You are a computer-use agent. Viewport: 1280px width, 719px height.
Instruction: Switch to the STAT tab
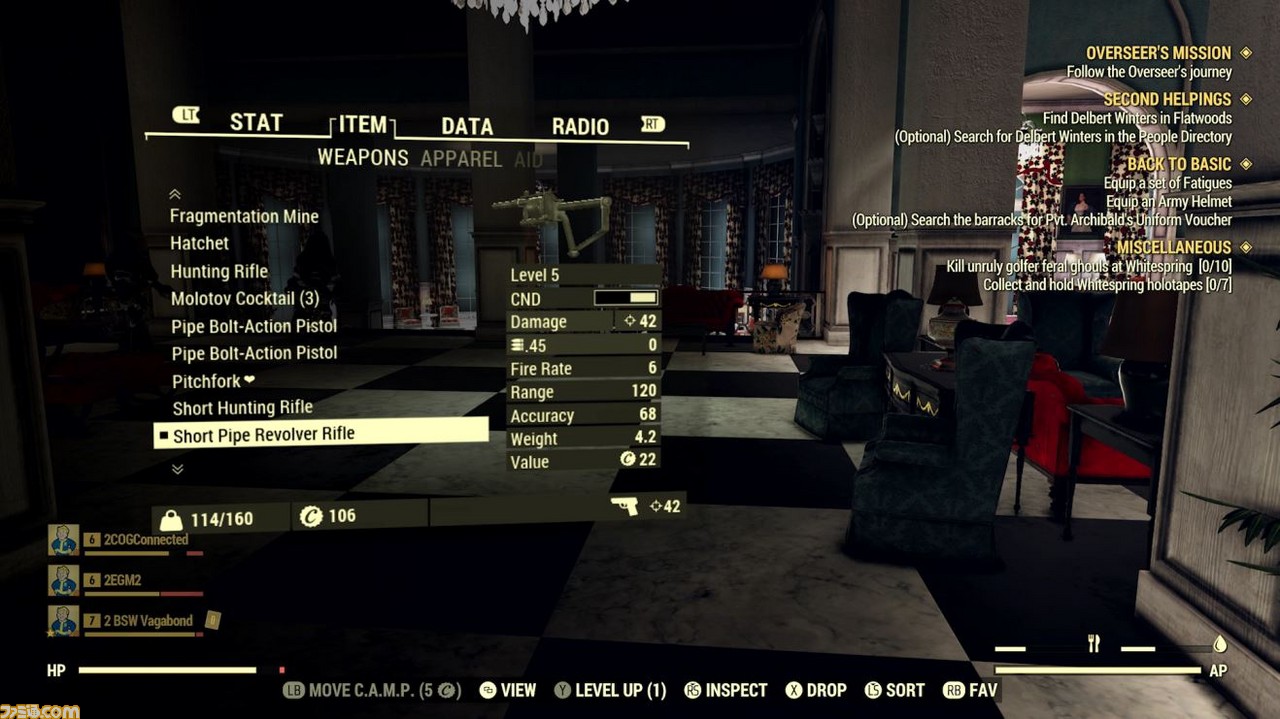tap(256, 123)
